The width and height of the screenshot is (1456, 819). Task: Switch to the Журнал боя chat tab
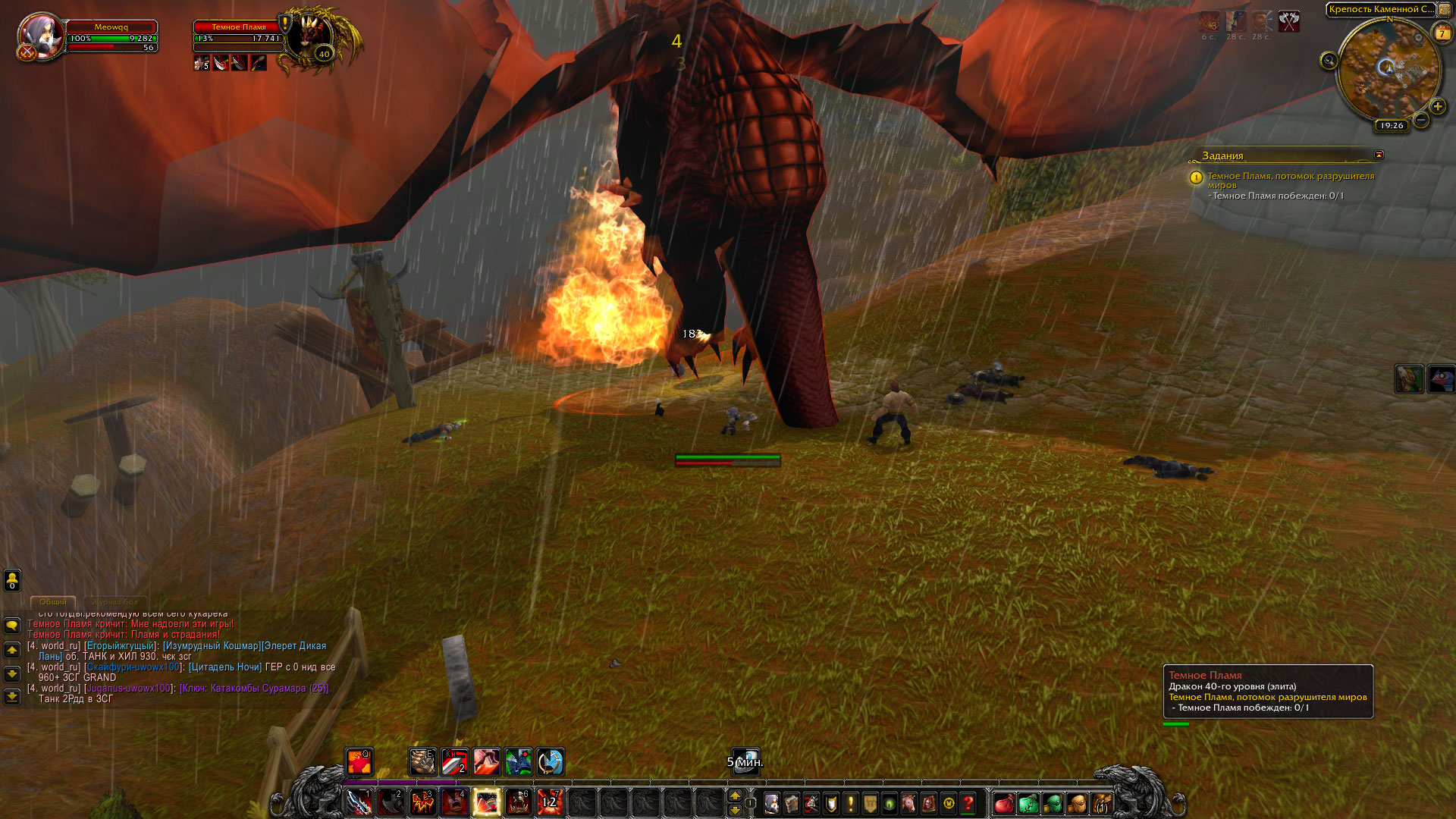[x=115, y=602]
